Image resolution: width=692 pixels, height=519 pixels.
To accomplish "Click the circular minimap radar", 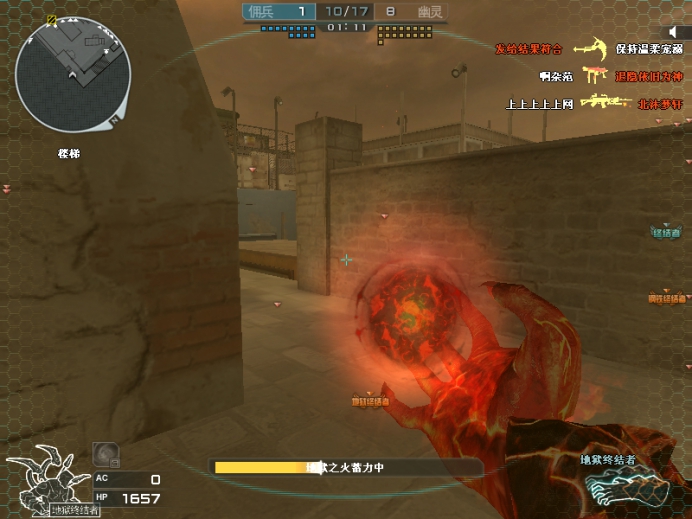I will 73,75.
